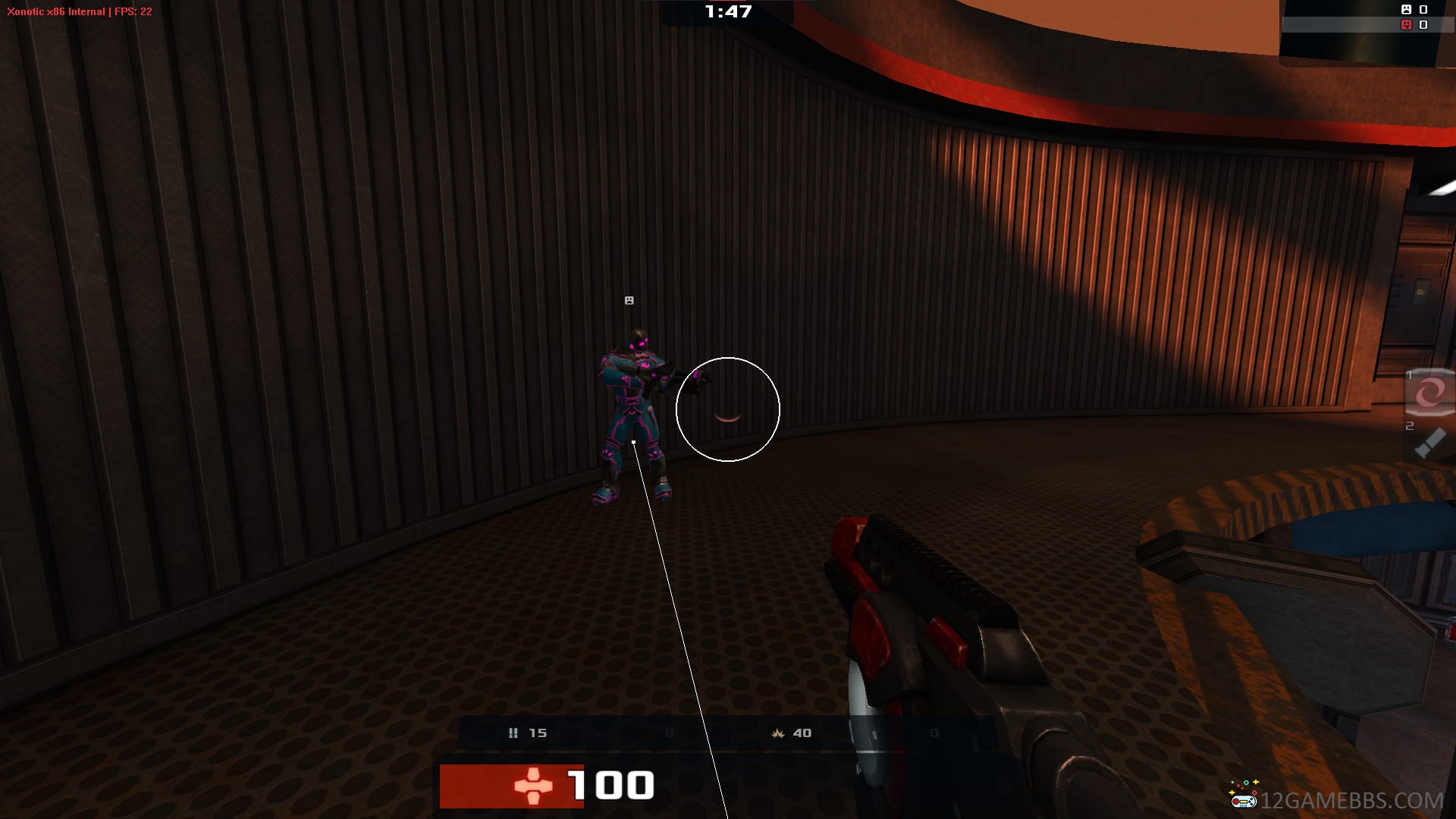Switch to the shotgun shell weapon in slot 2
1456x819 pixels.
pyautogui.click(x=1430, y=443)
